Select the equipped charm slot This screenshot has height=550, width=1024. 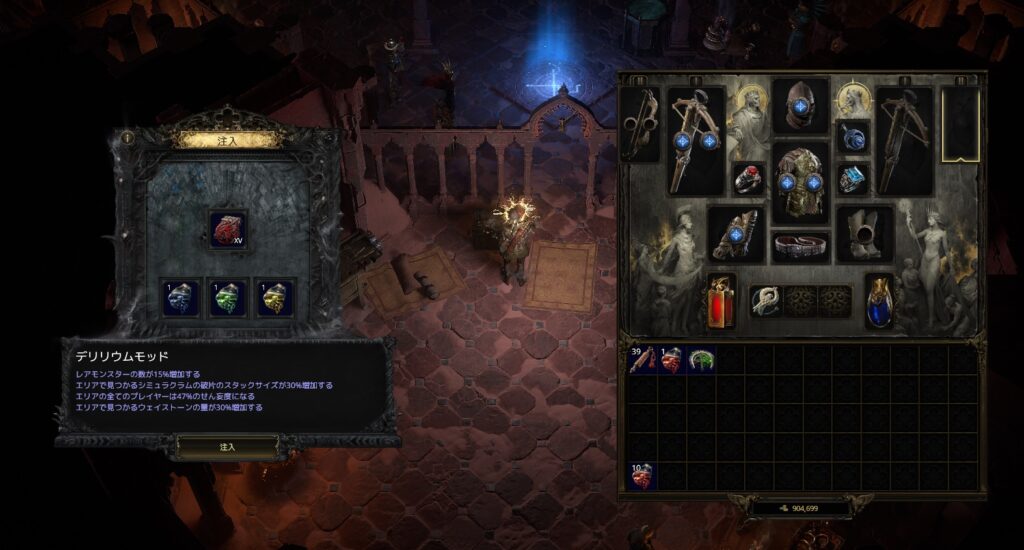coord(767,300)
